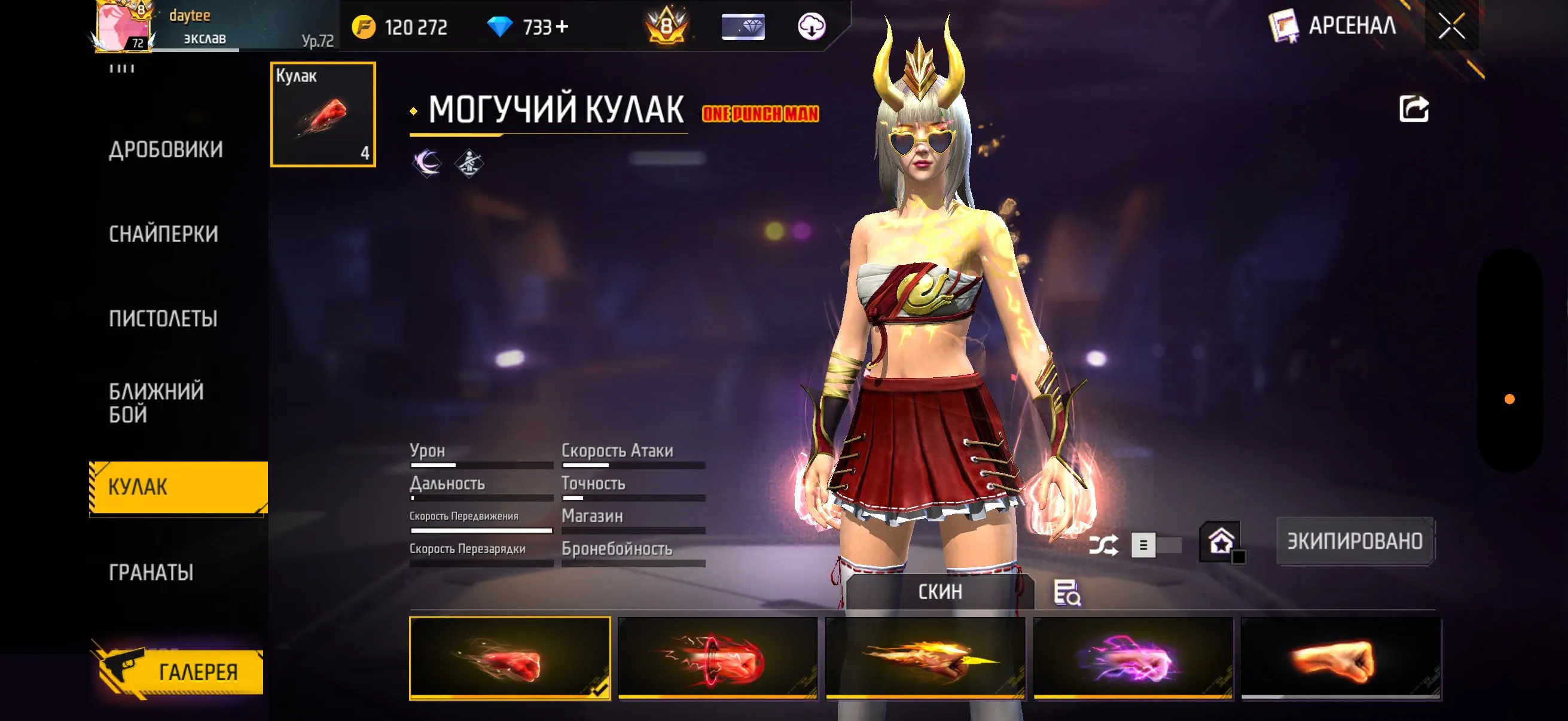
Task: Click the crescent moon attribute badge
Action: pos(428,162)
